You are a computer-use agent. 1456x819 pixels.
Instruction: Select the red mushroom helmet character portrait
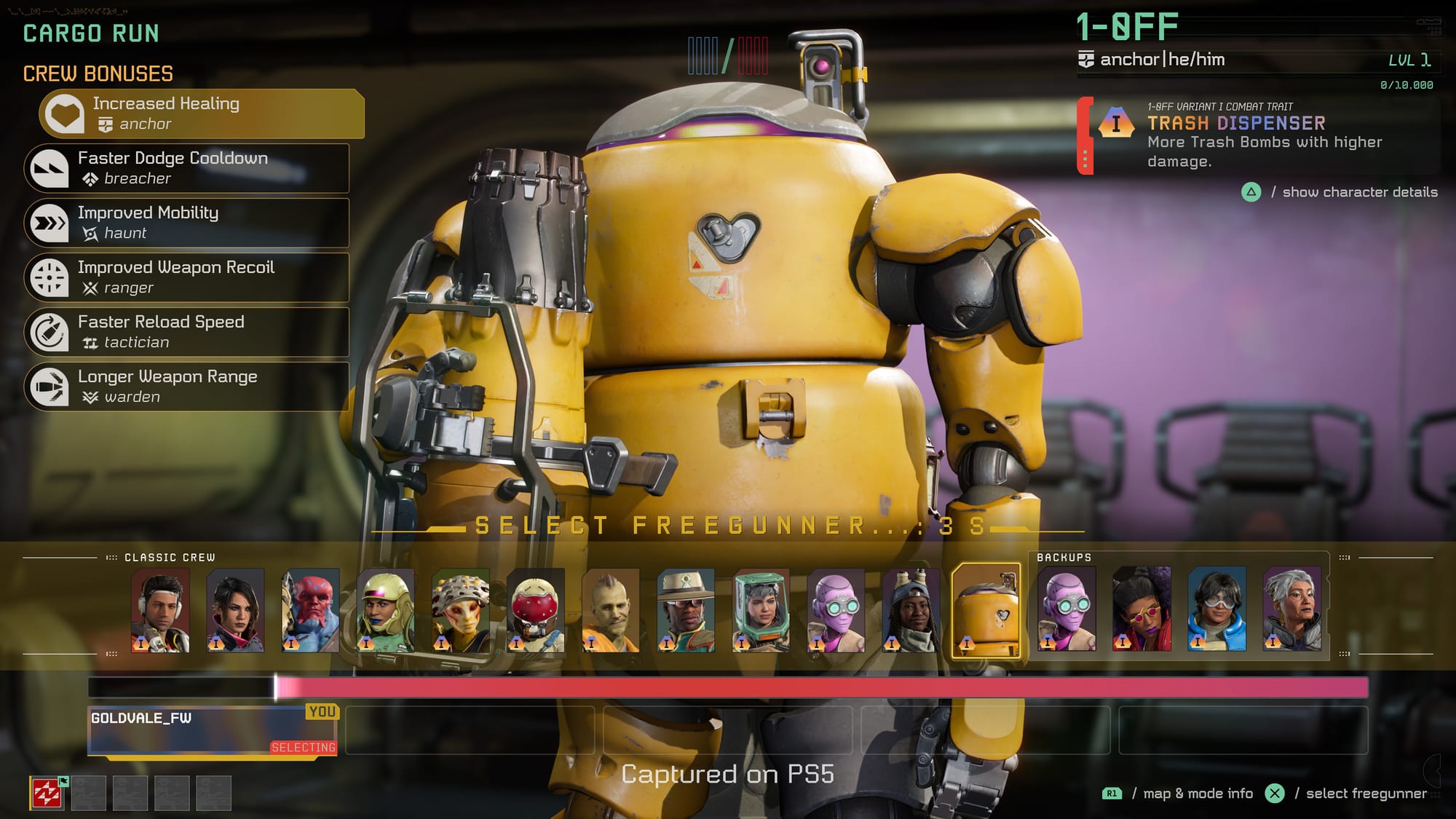(x=536, y=610)
